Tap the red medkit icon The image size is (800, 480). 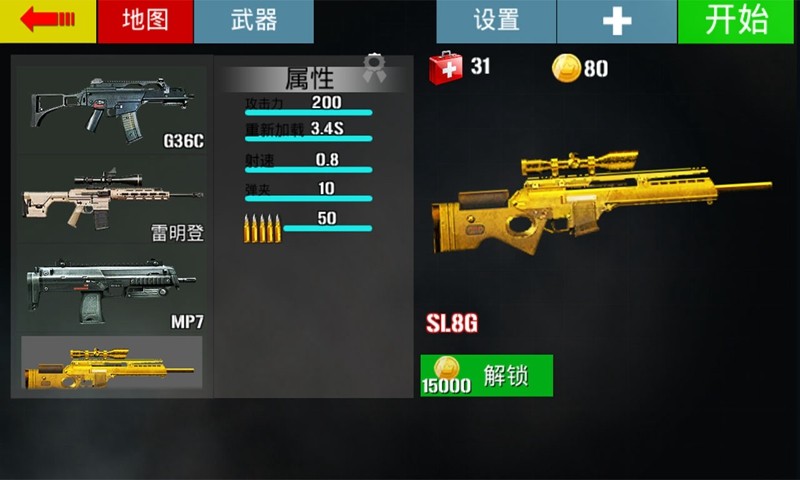(x=445, y=68)
